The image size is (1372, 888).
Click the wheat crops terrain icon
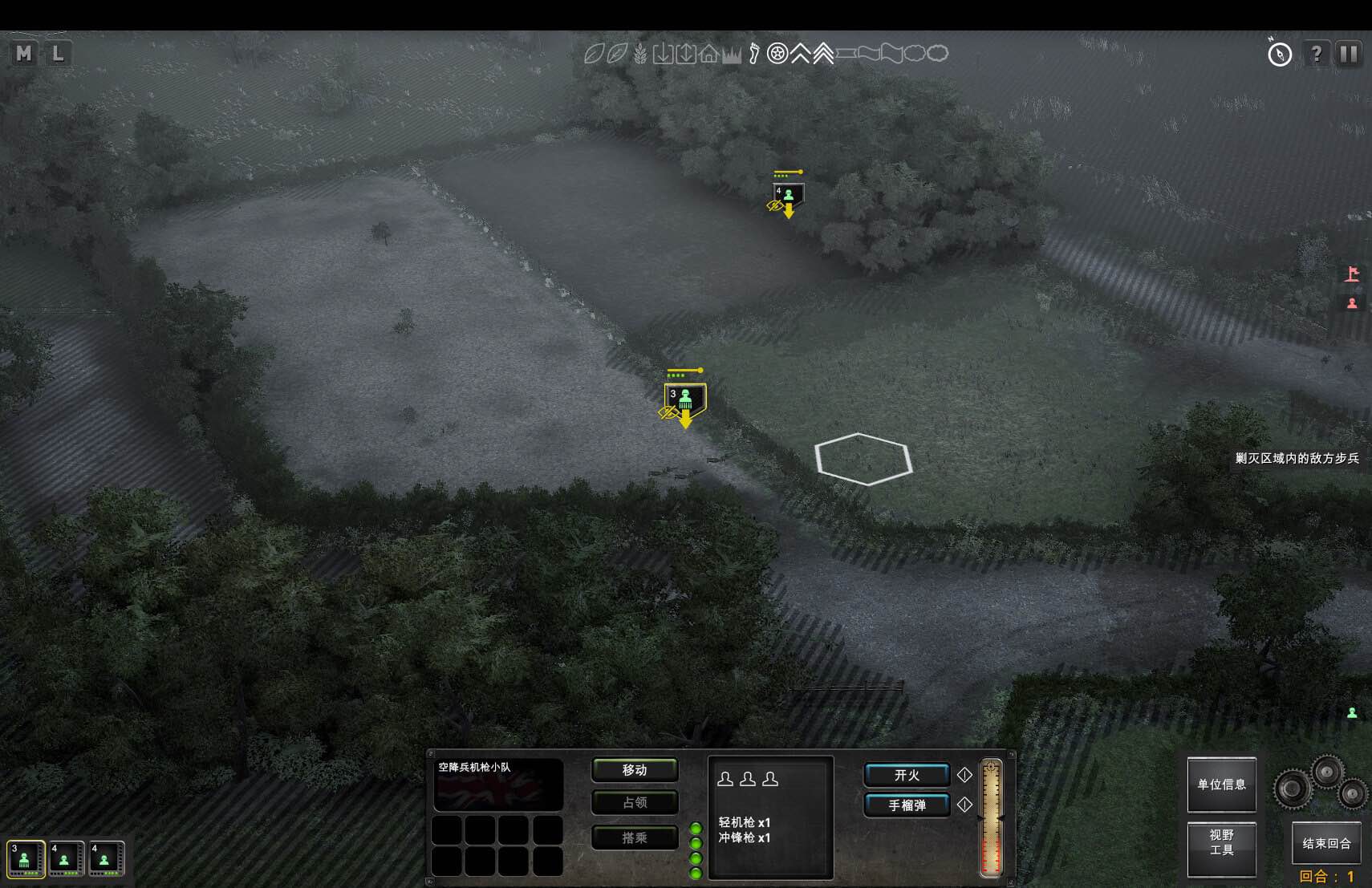[641, 54]
